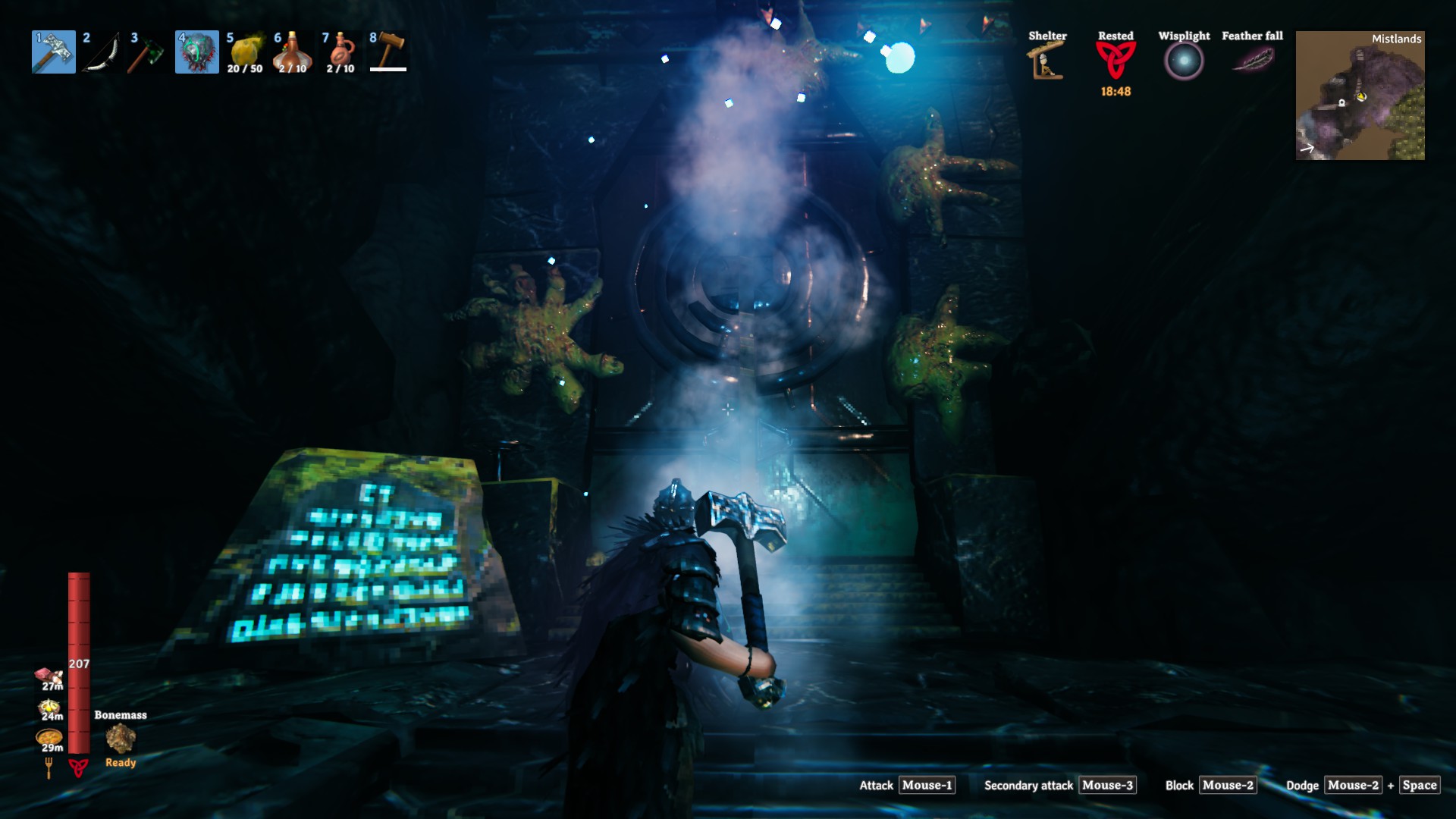
Task: Click the Wisplight status effect icon
Action: tap(1184, 61)
